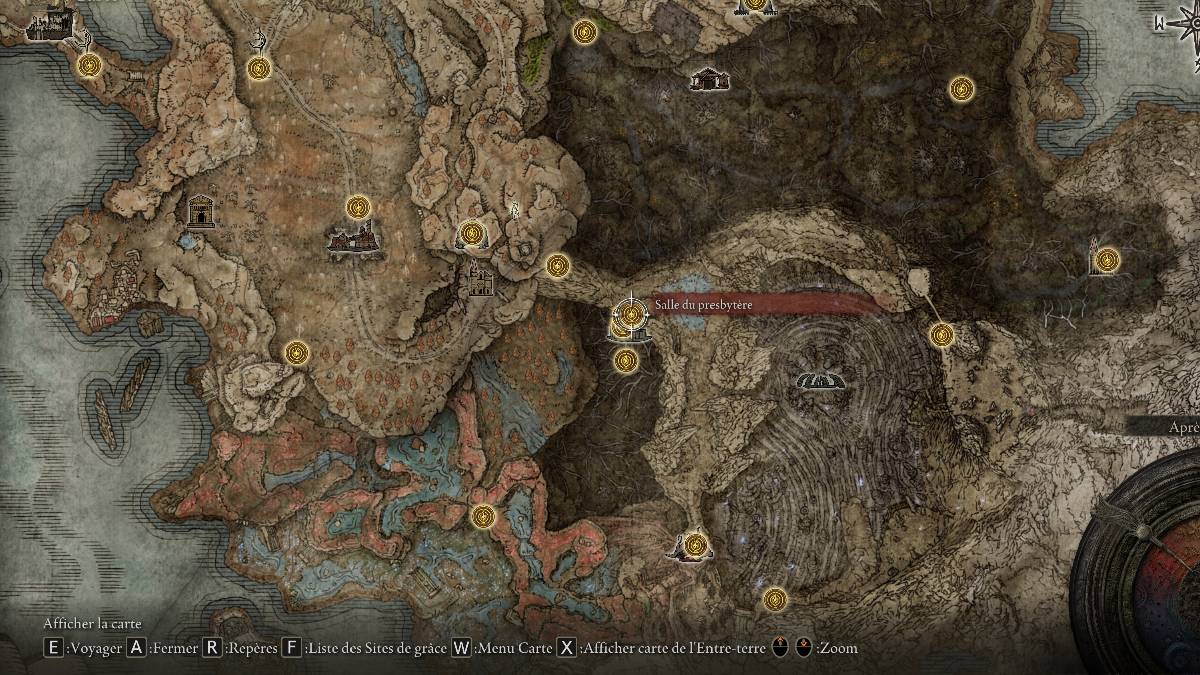Select the castle icon at the coast
Screen dimensions: 1200x675
pos(50,24)
